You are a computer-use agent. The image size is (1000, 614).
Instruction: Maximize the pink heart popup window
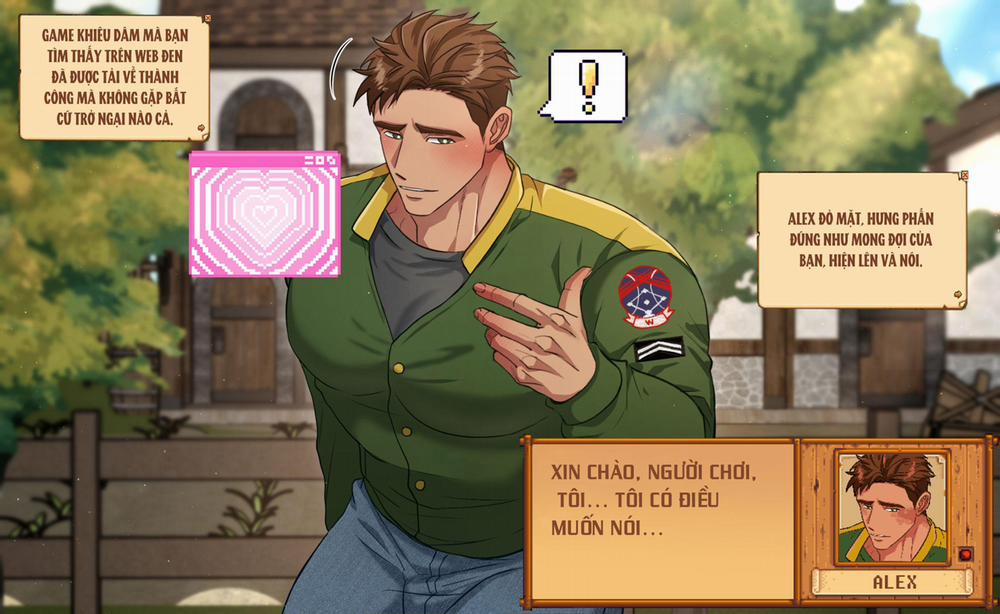point(321,159)
